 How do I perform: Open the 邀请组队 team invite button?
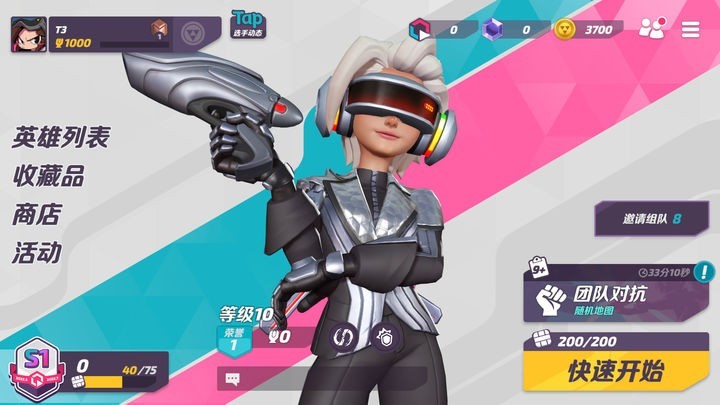tap(651, 218)
